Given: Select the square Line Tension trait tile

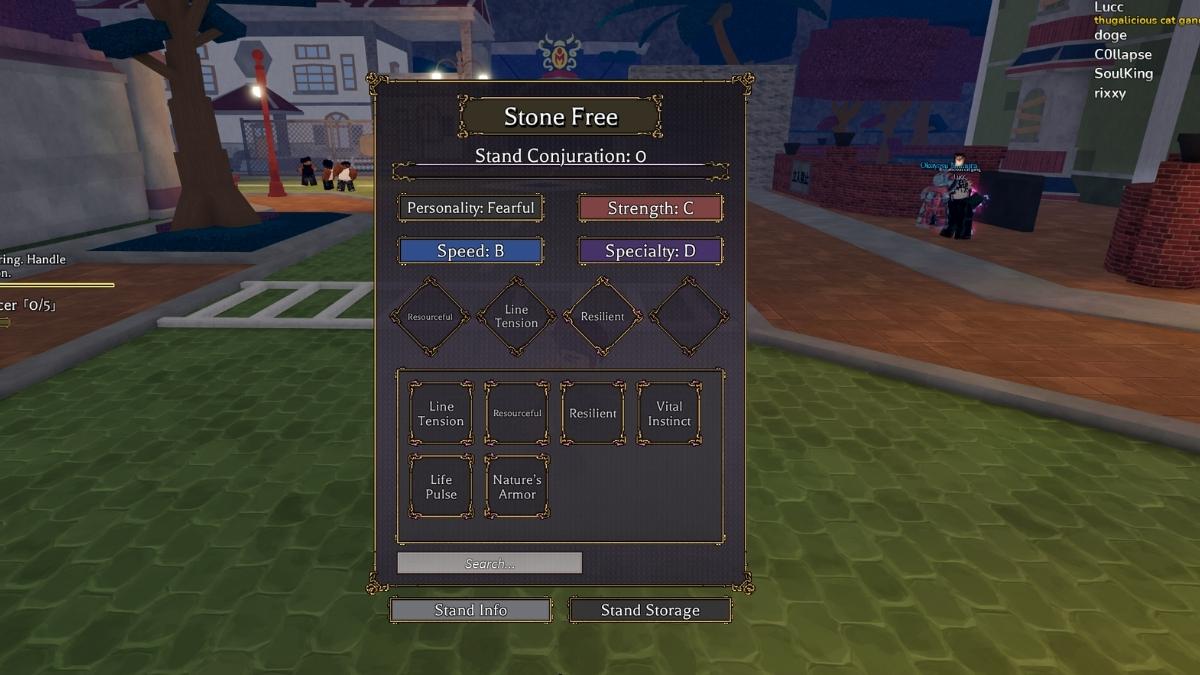Looking at the screenshot, I should pyautogui.click(x=441, y=413).
